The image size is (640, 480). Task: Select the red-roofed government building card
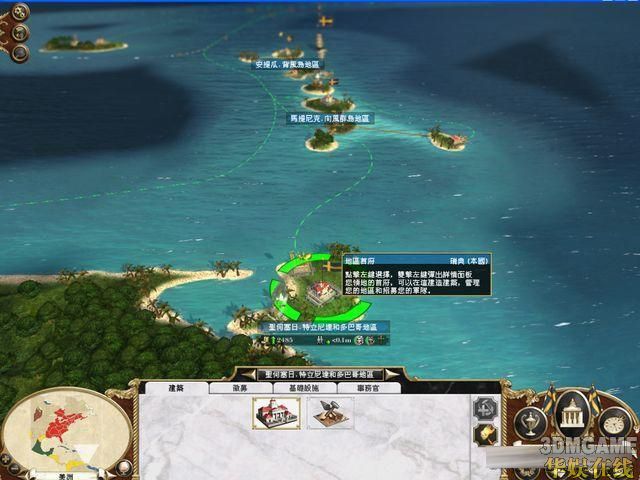click(x=277, y=412)
